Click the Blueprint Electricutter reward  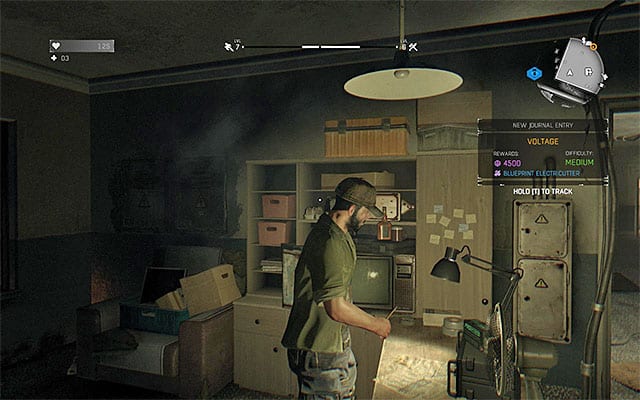(x=538, y=173)
